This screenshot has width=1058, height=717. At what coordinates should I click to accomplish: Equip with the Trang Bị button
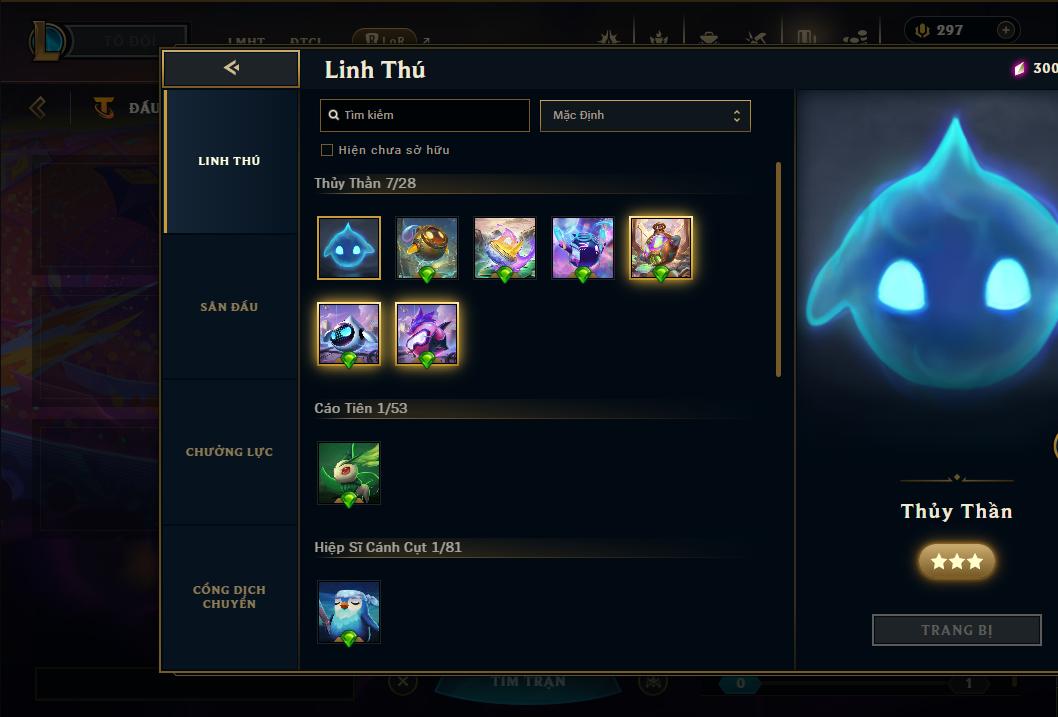956,630
